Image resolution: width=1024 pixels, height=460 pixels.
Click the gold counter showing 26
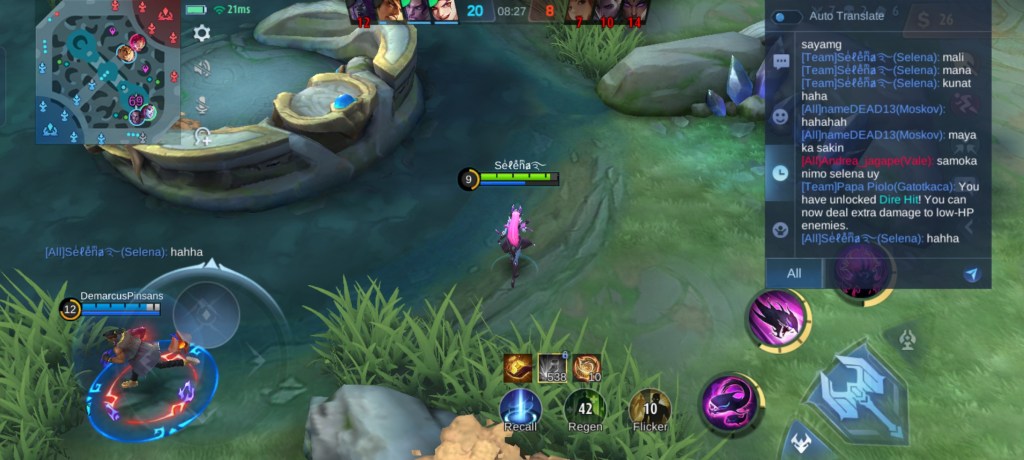point(936,18)
